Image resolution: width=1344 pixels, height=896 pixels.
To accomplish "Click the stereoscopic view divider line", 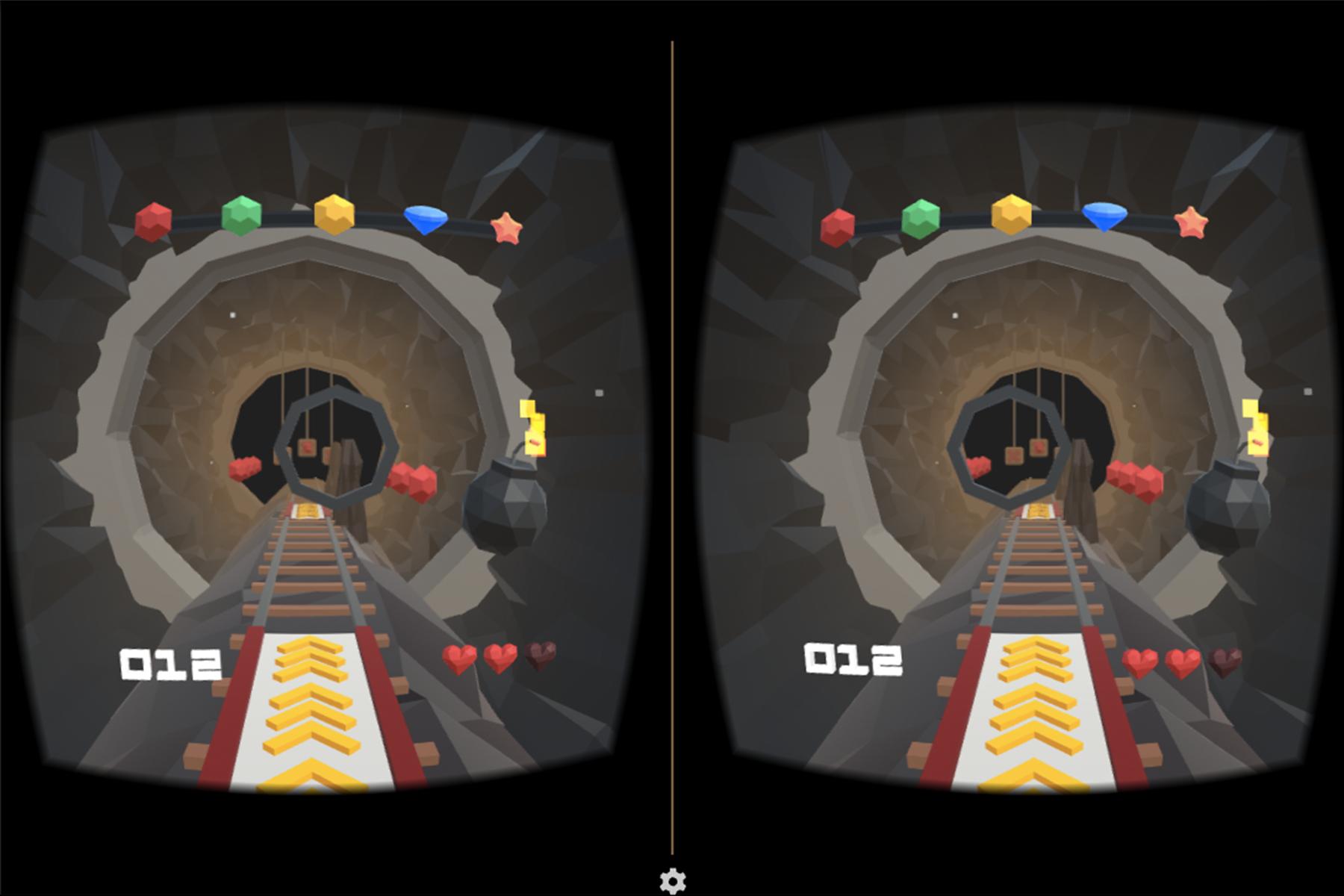I will [x=673, y=448].
